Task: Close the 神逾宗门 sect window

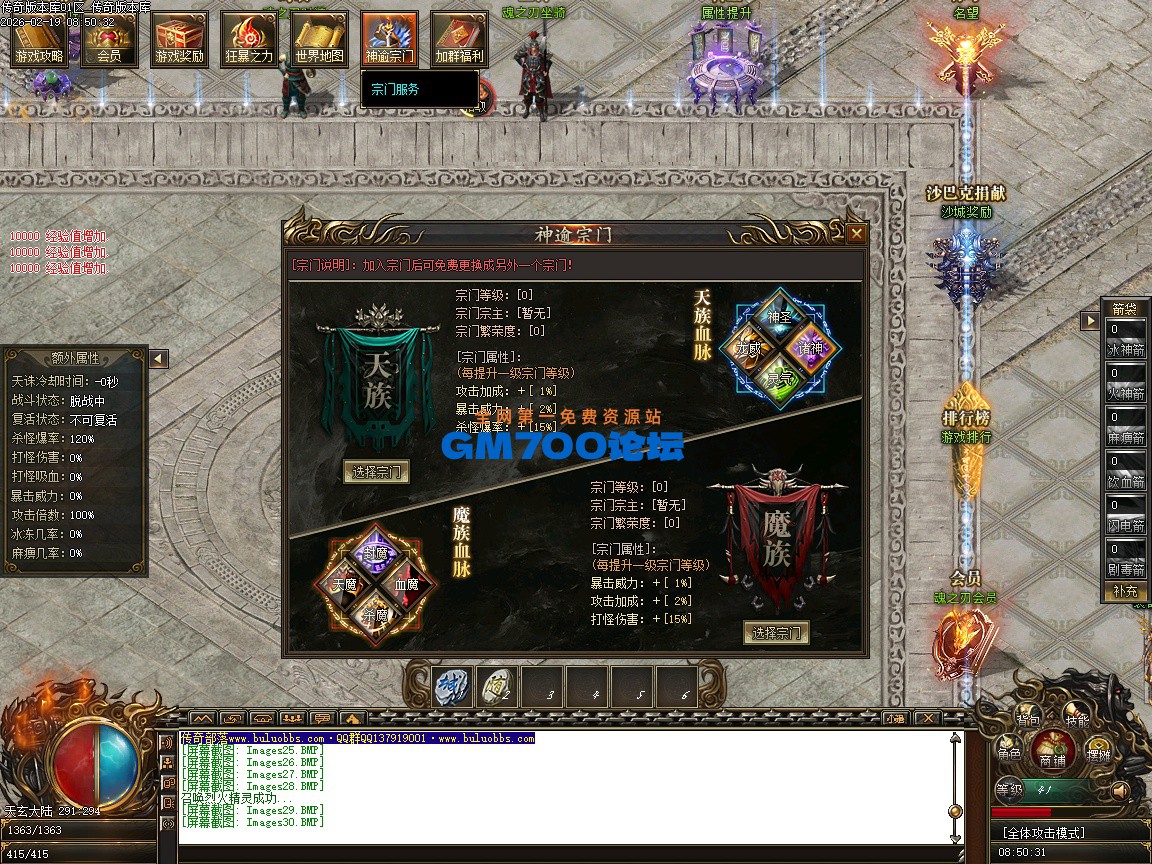Action: click(x=856, y=234)
